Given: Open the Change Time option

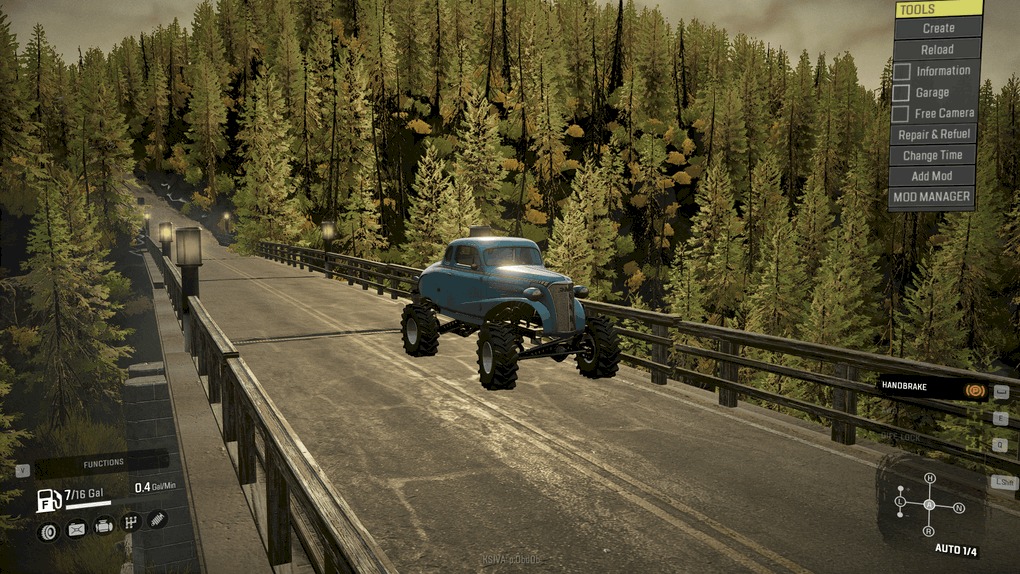Looking at the screenshot, I should (933, 155).
